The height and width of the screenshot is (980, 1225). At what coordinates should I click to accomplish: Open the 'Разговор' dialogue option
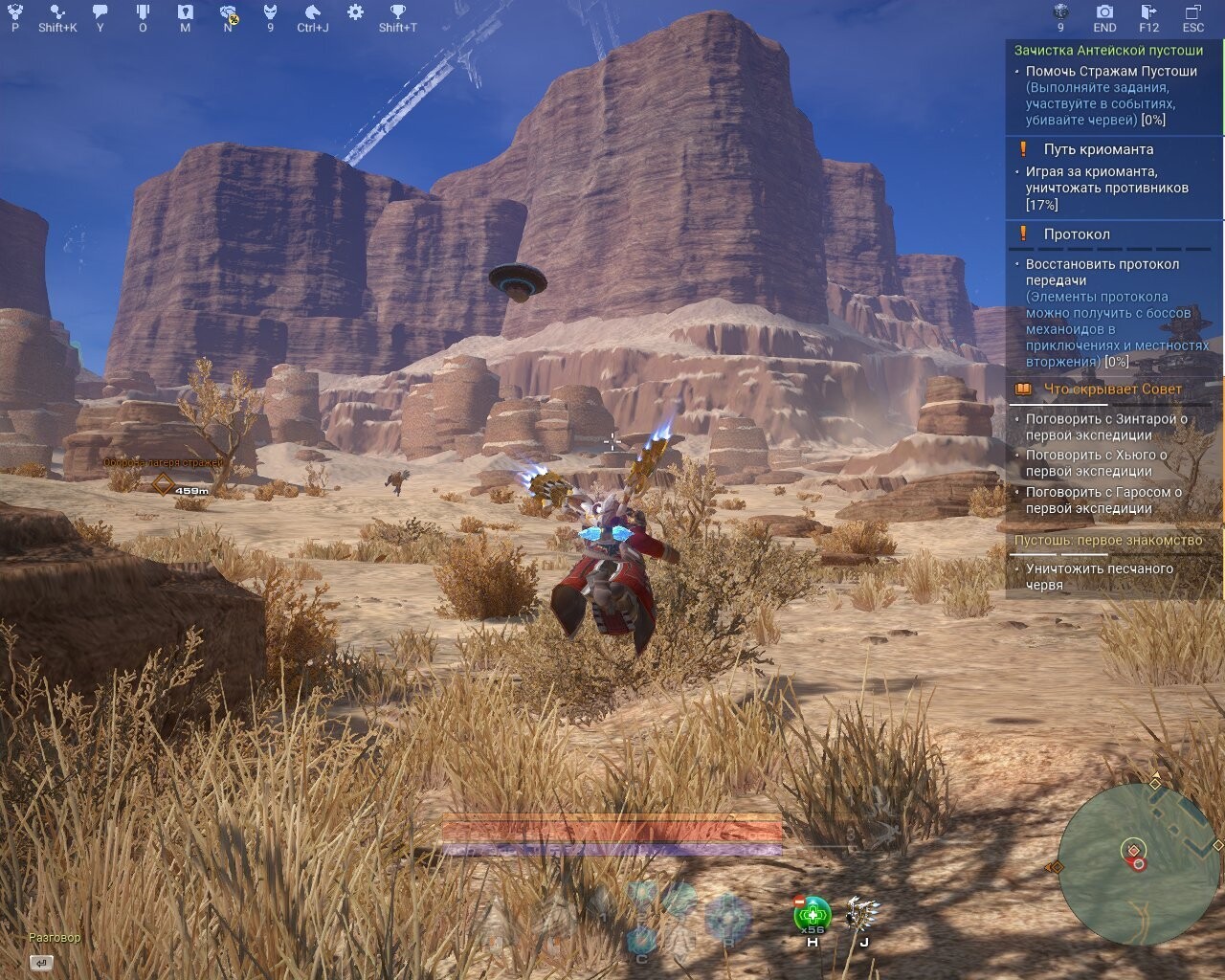[x=53, y=939]
